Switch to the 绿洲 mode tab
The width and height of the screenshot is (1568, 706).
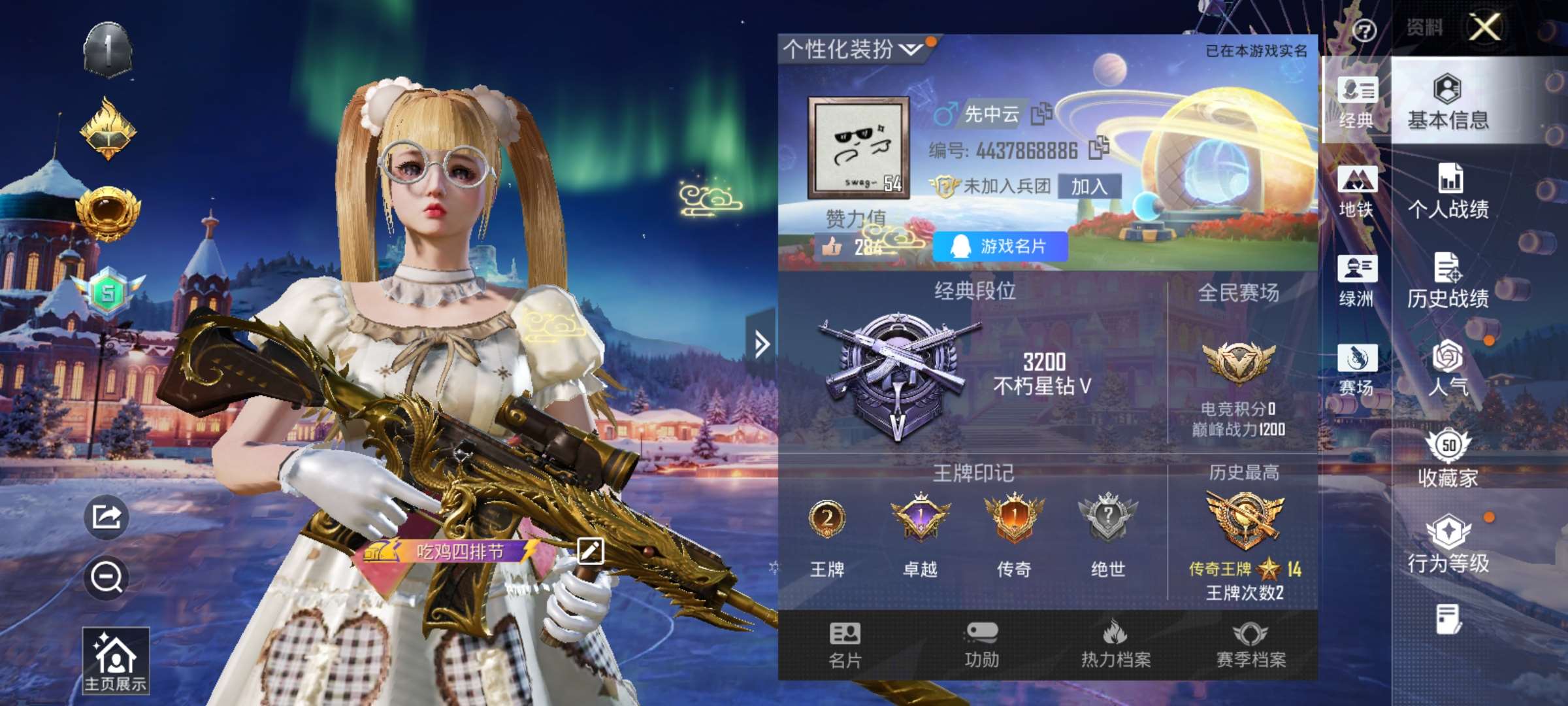tap(1356, 280)
